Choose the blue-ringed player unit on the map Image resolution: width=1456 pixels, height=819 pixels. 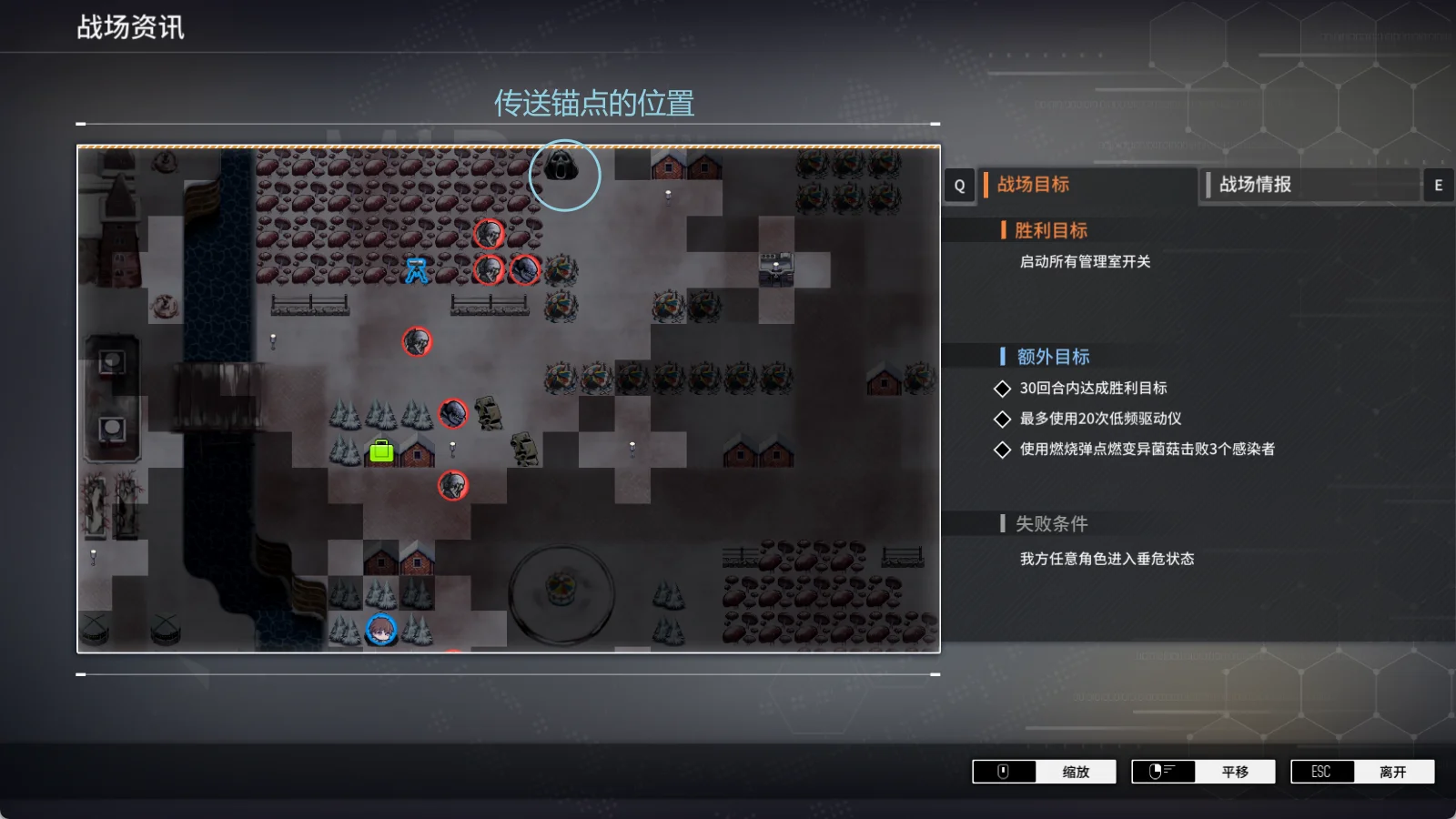point(381,629)
